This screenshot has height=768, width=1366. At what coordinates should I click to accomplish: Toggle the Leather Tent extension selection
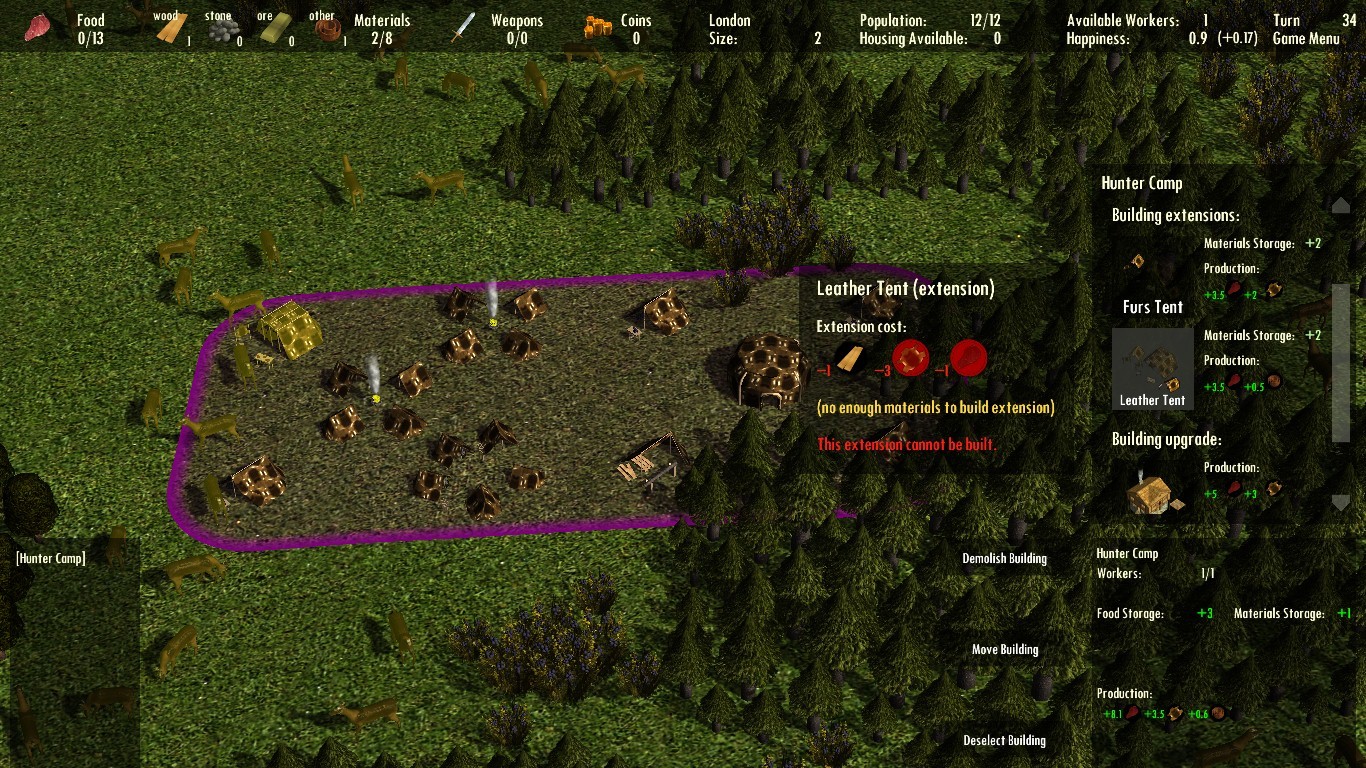point(1152,368)
